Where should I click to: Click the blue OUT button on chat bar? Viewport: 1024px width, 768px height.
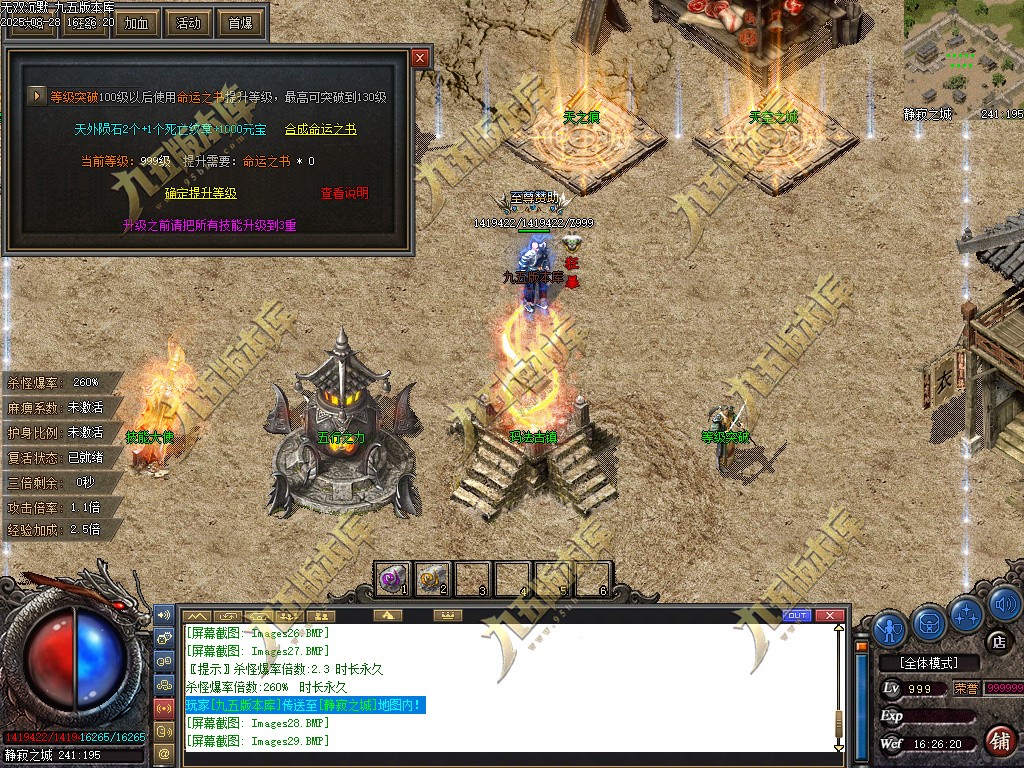point(797,615)
